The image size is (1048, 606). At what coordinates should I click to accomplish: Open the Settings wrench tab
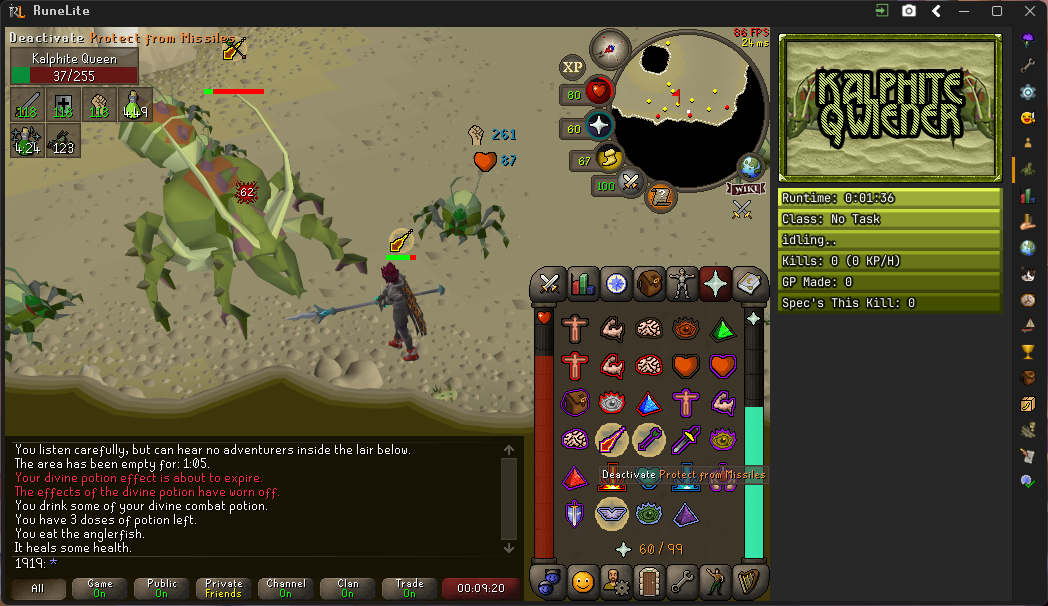683,580
